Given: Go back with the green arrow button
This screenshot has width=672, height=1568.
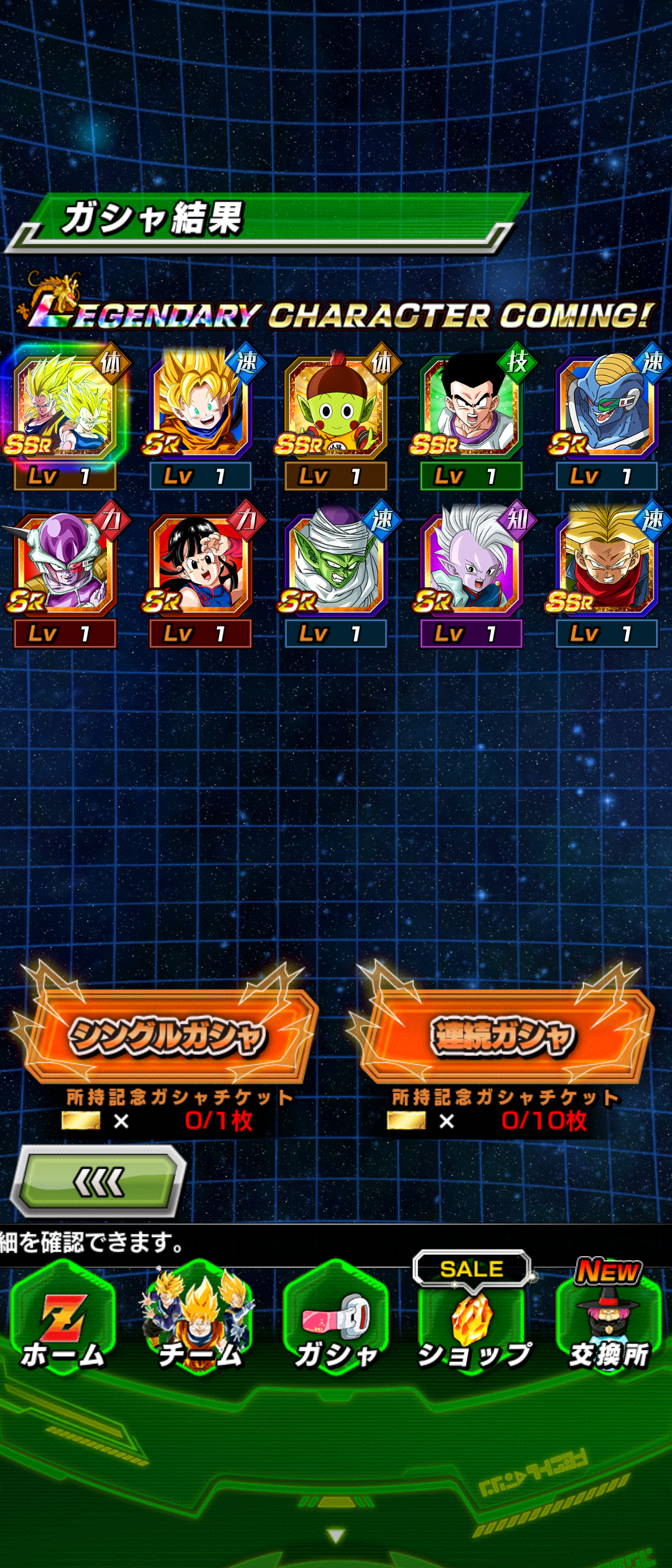Looking at the screenshot, I should tap(98, 1182).
